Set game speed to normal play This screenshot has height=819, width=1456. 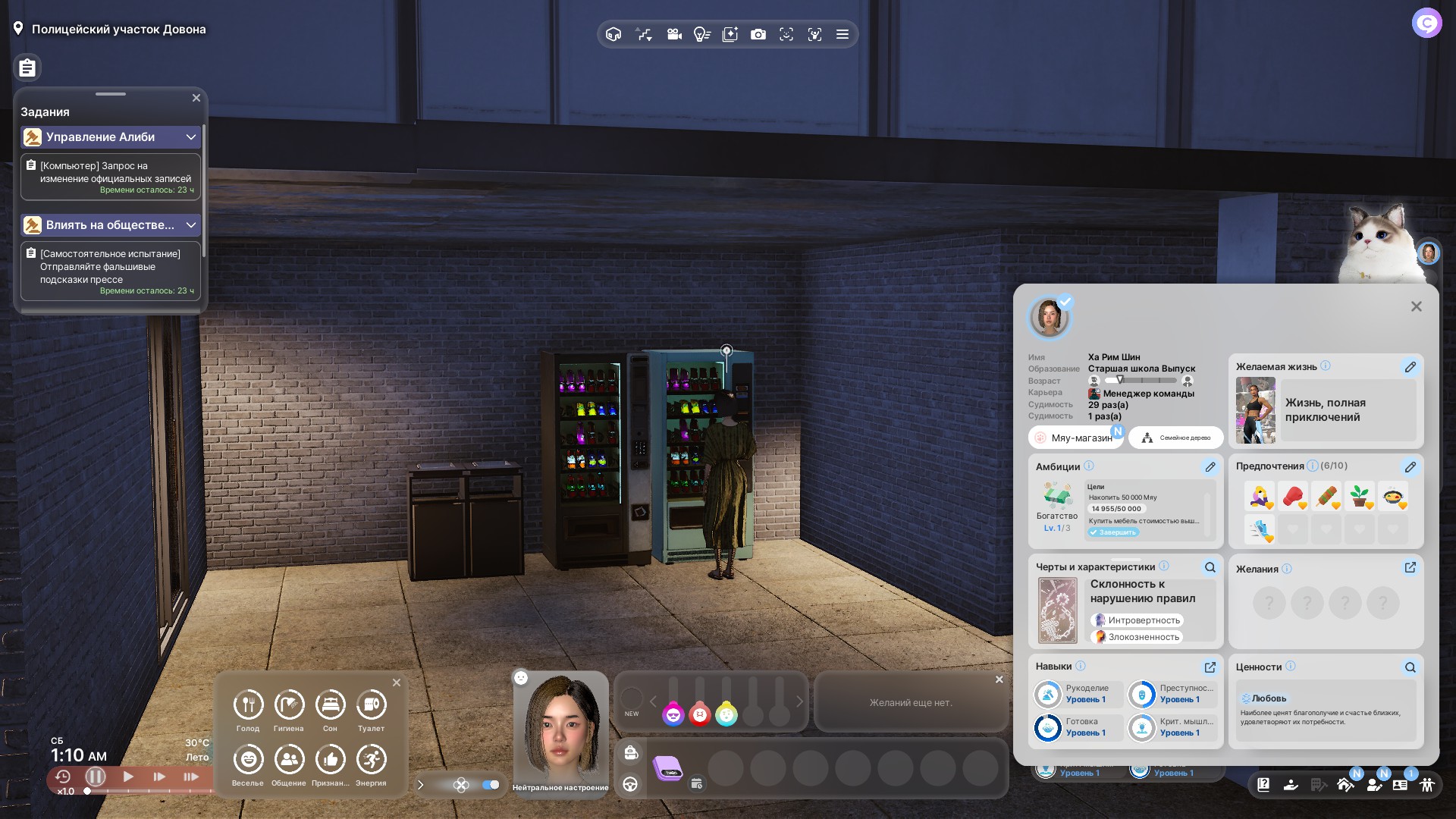tap(128, 777)
